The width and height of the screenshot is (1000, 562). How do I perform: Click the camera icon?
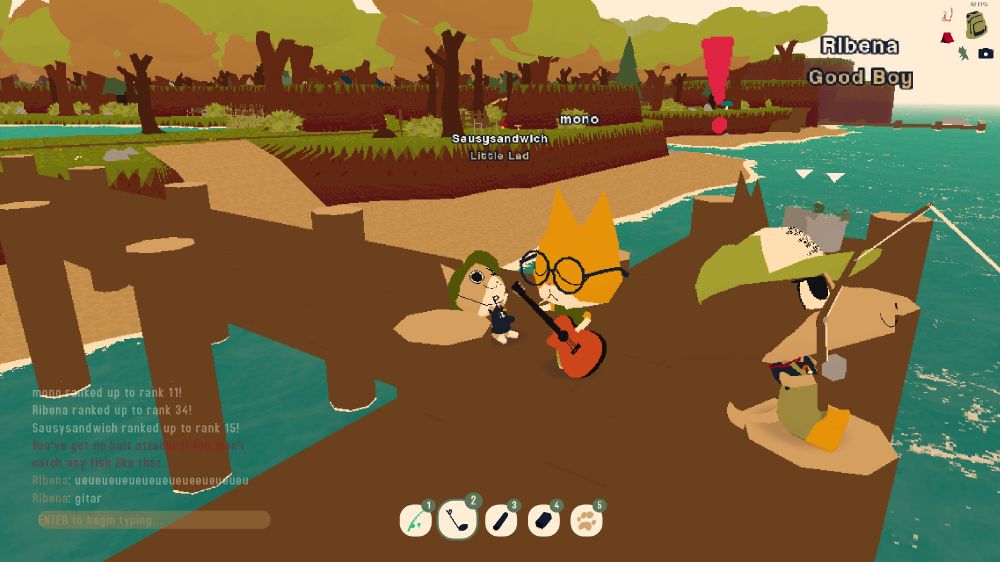click(986, 53)
